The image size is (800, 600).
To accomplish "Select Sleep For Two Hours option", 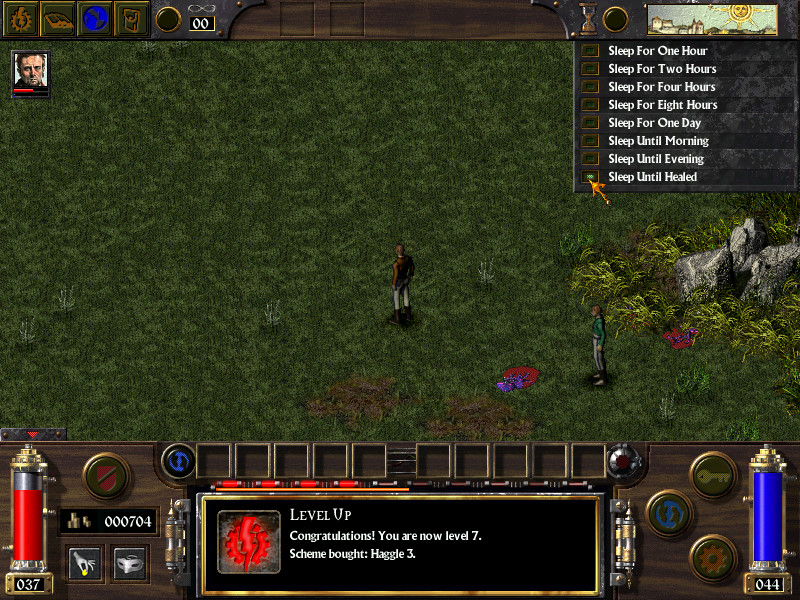I will (x=662, y=69).
